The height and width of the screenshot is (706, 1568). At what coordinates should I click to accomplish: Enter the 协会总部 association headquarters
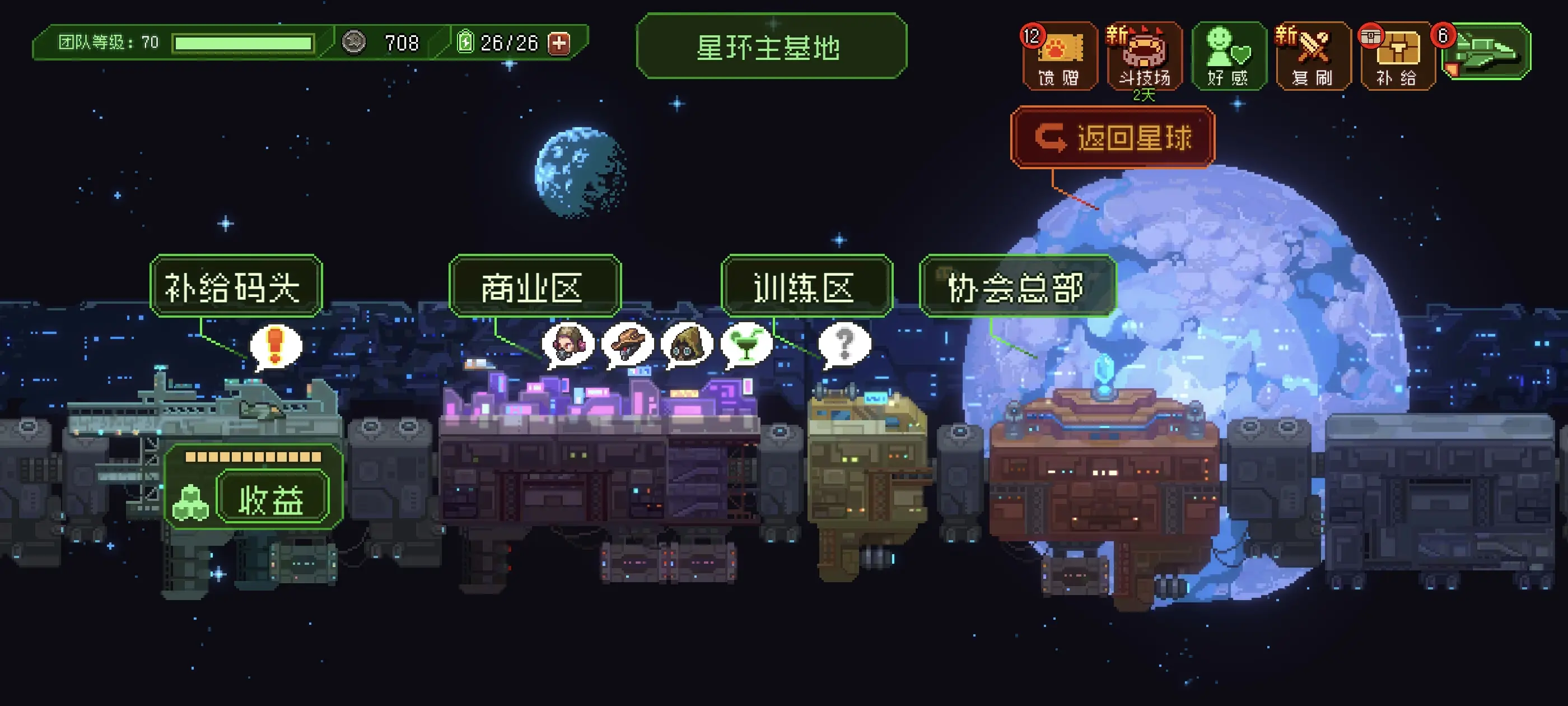(x=1017, y=286)
